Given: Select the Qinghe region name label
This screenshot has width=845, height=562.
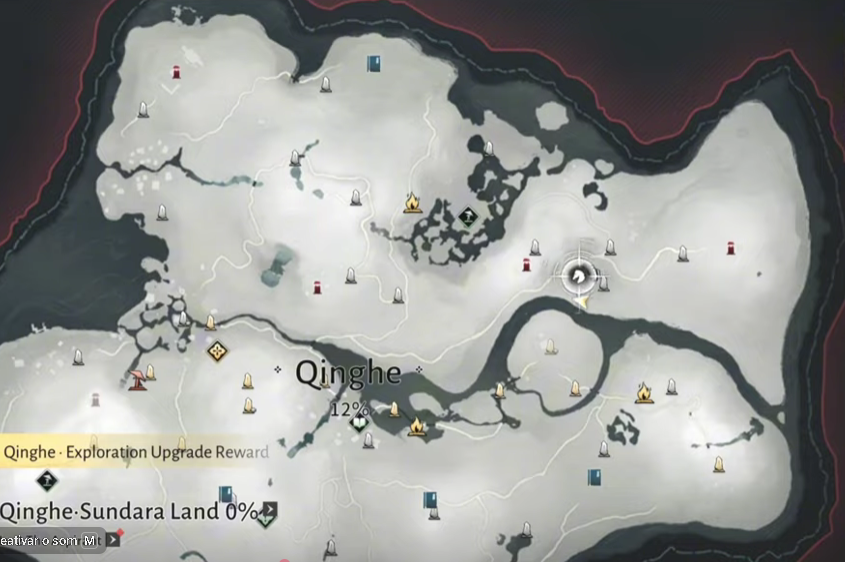Looking at the screenshot, I should [x=348, y=374].
